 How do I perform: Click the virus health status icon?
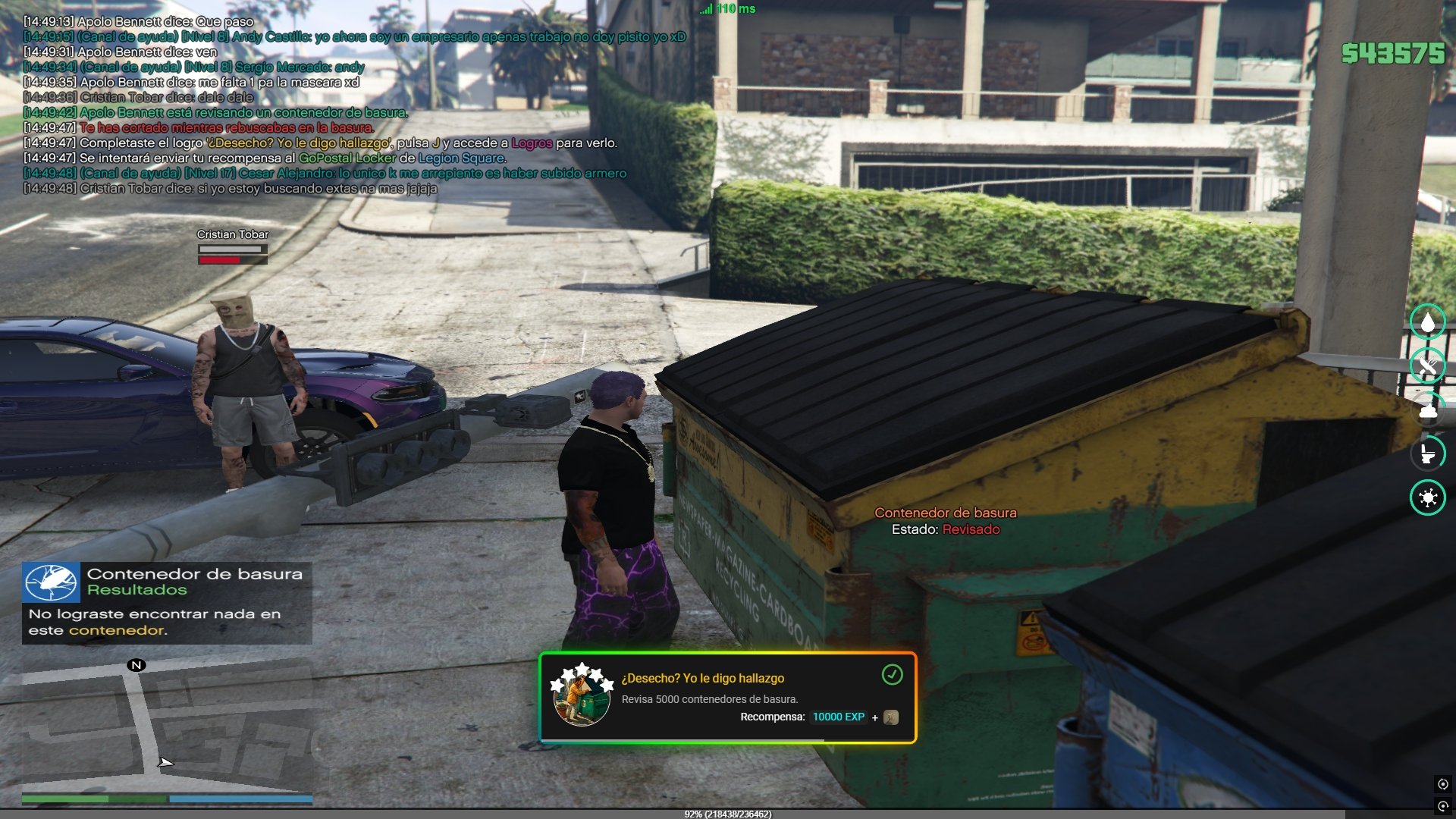point(1427,497)
